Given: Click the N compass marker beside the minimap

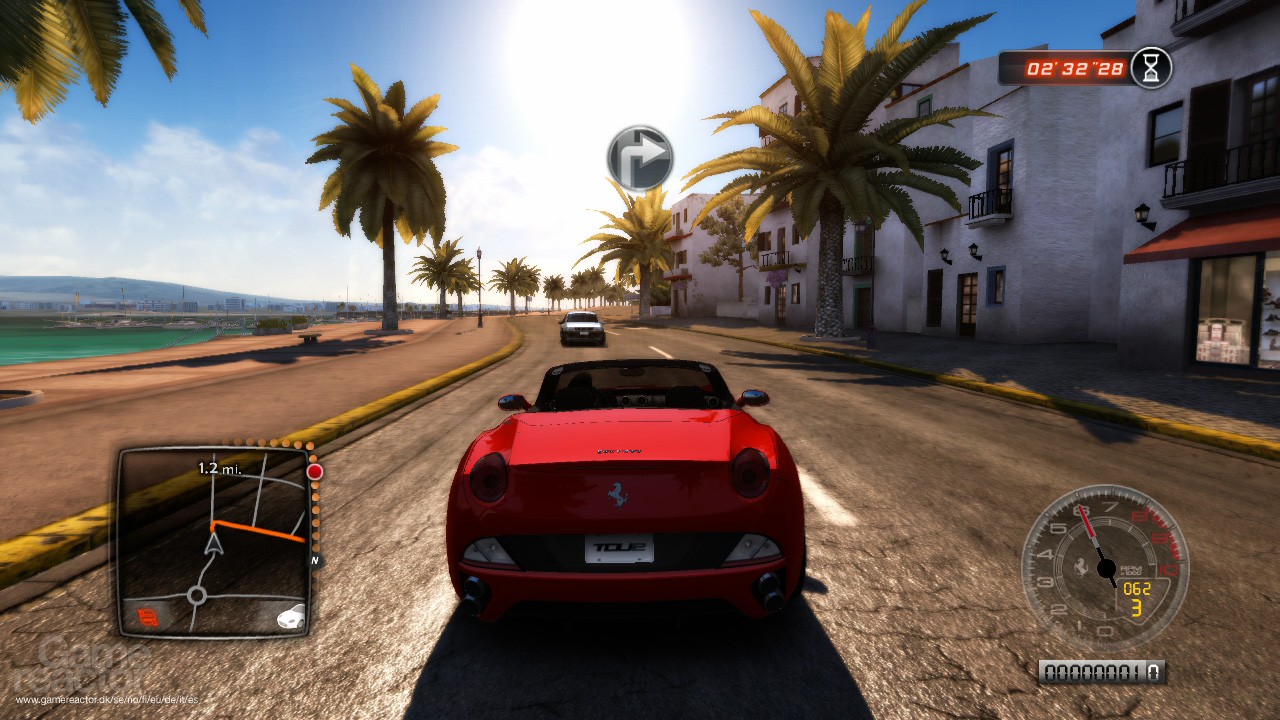Looking at the screenshot, I should tap(315, 561).
